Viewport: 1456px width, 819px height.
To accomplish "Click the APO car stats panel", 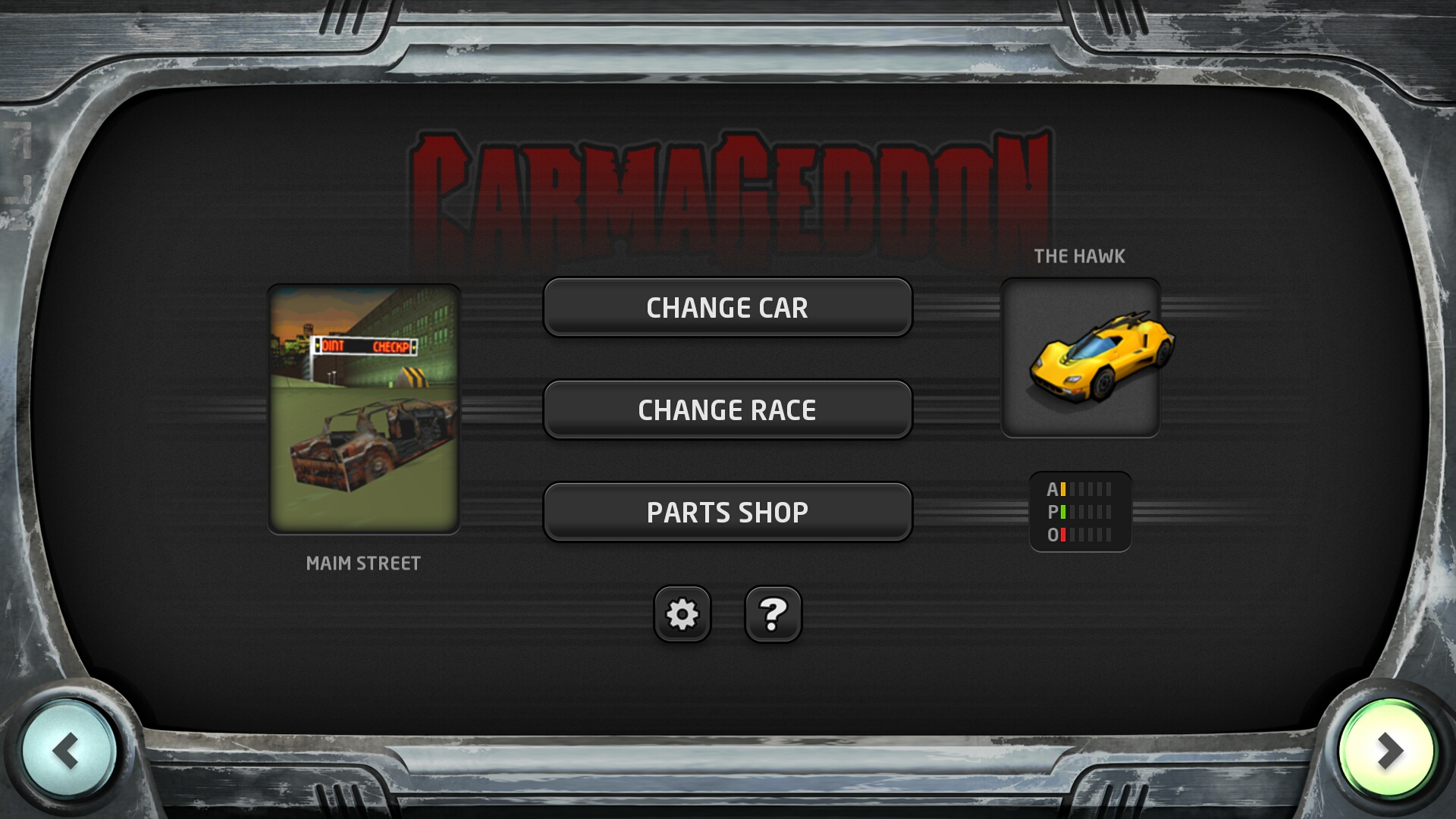I will point(1080,512).
